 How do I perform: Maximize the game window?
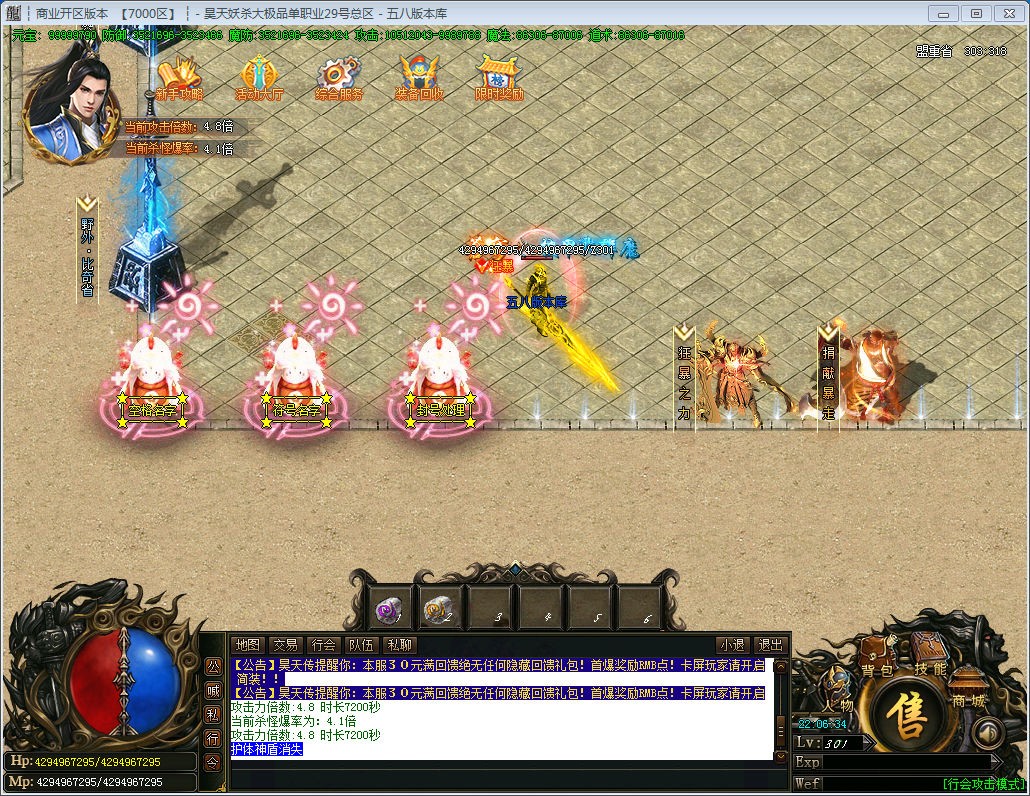(977, 13)
